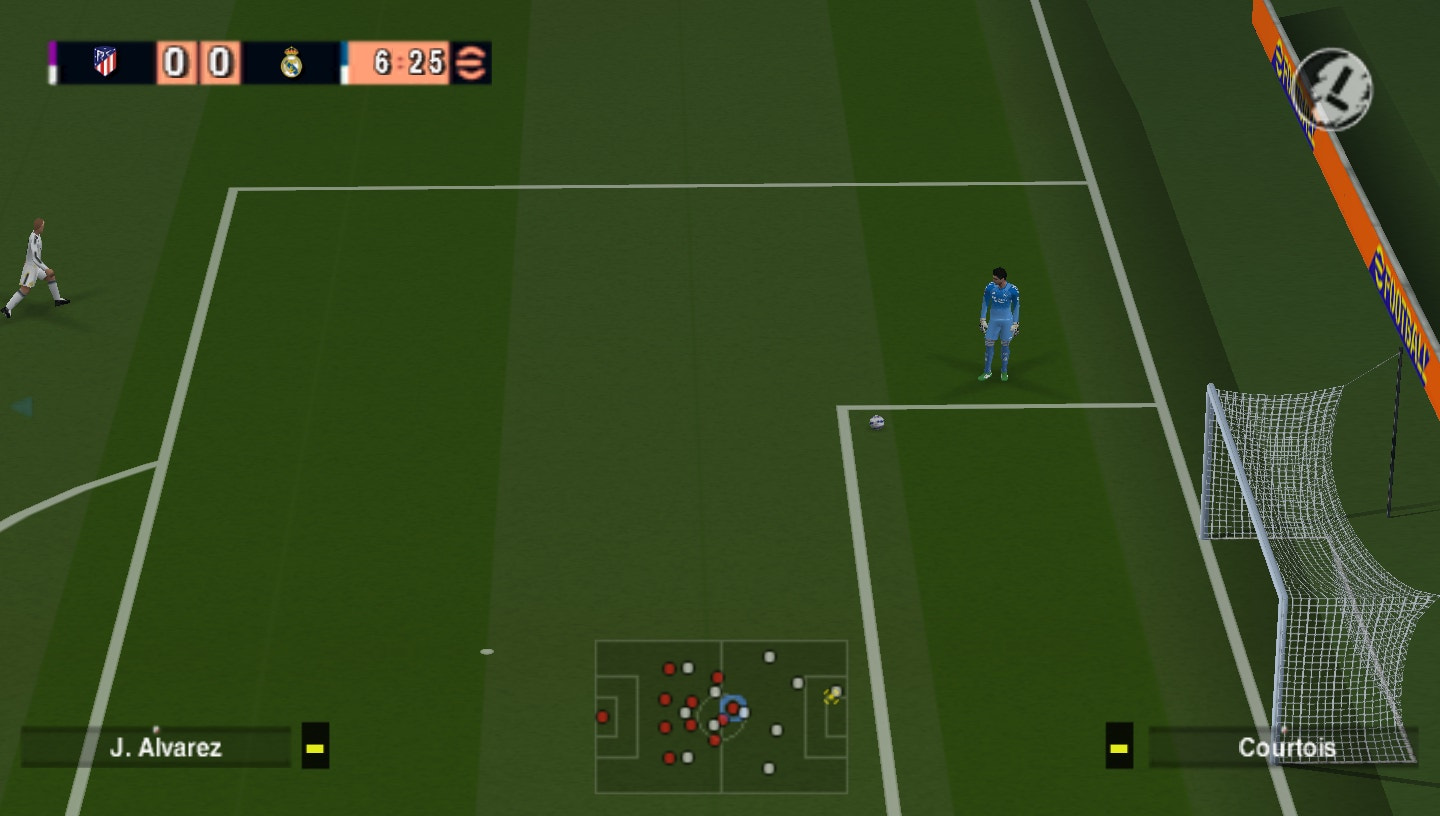
Task: Click the Courtois name plate
Action: (x=1288, y=746)
